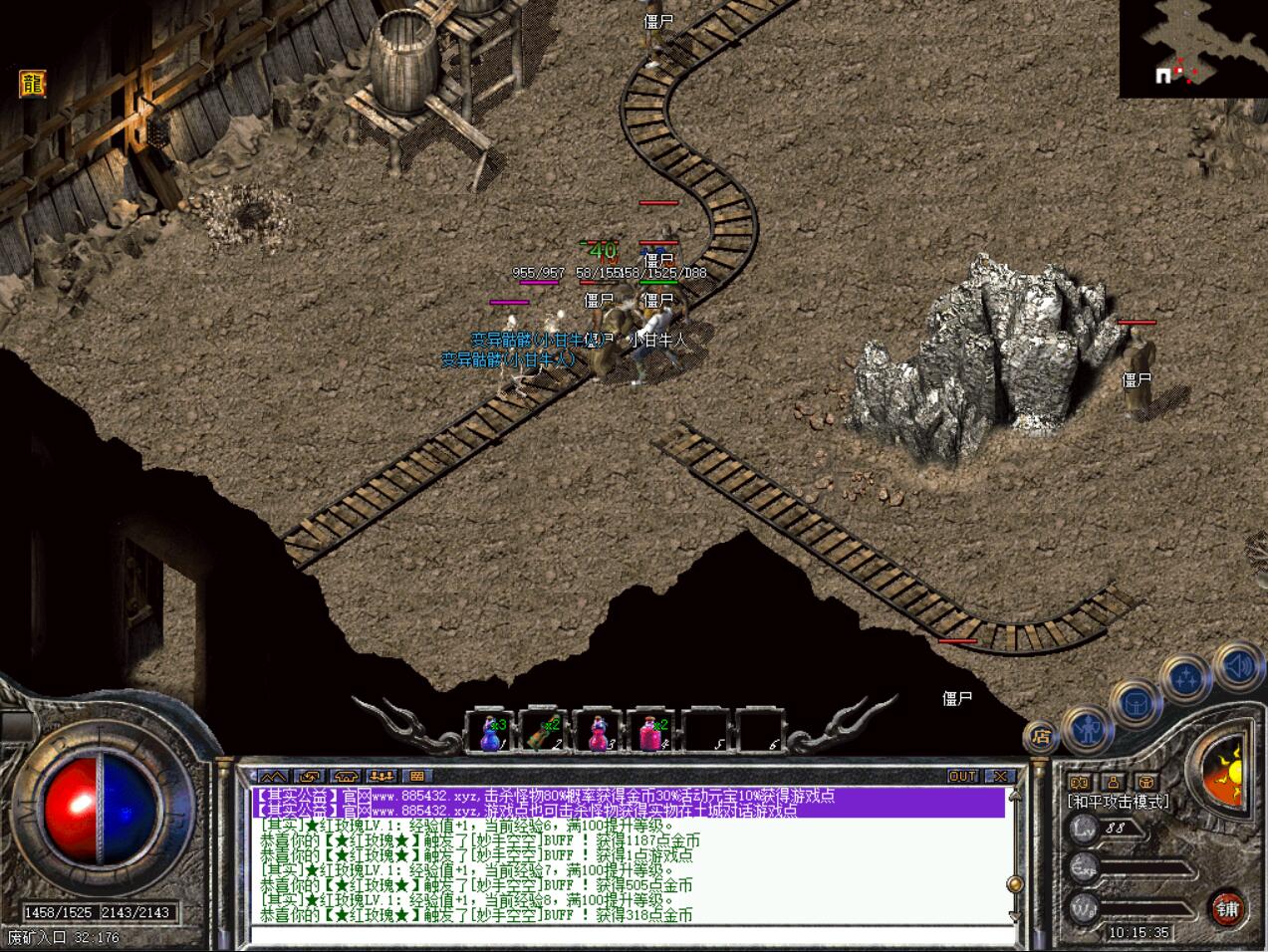Screen dimensions: 1268x952
Task: Open the bag inventory
Action: click(1135, 704)
